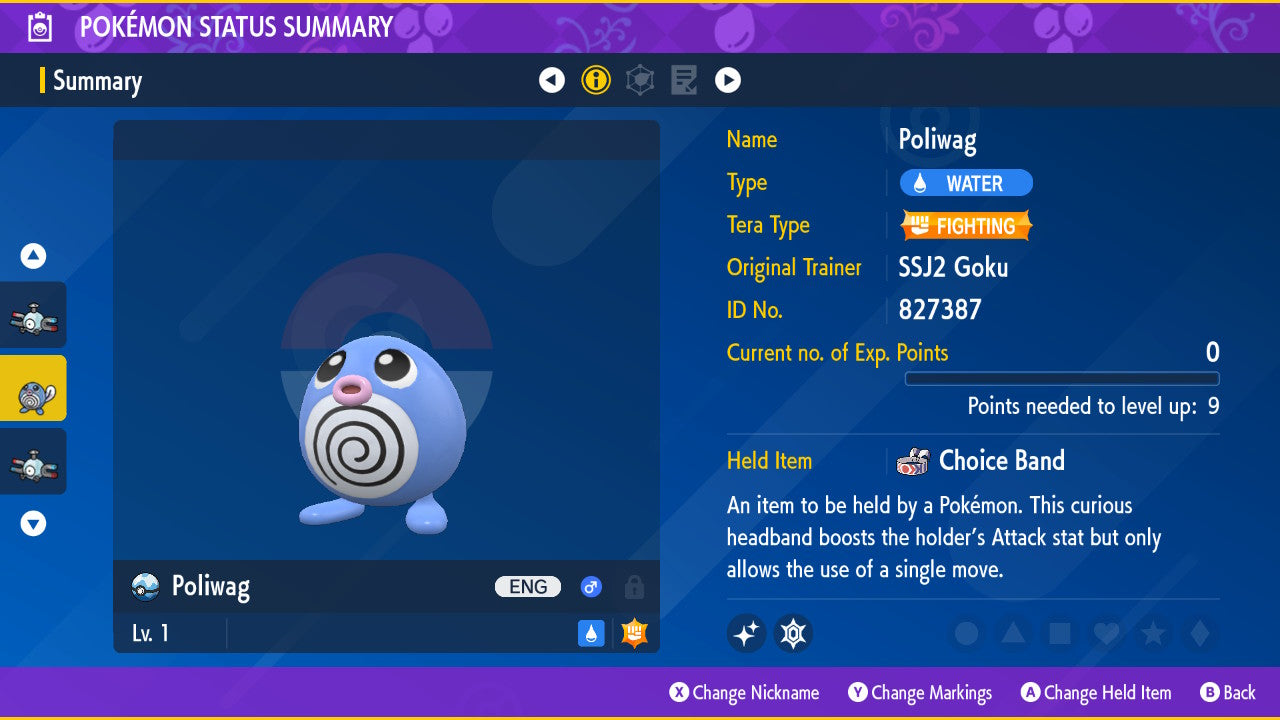The width and height of the screenshot is (1280, 720).
Task: Go Back from the summary screen
Action: 1228,693
